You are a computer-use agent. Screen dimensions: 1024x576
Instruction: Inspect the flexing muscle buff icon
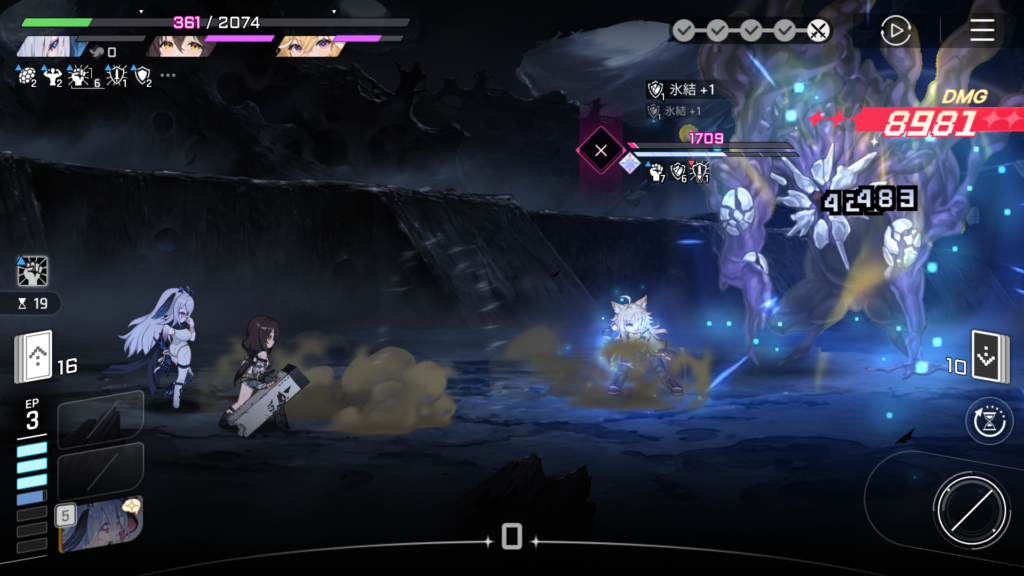coord(53,76)
